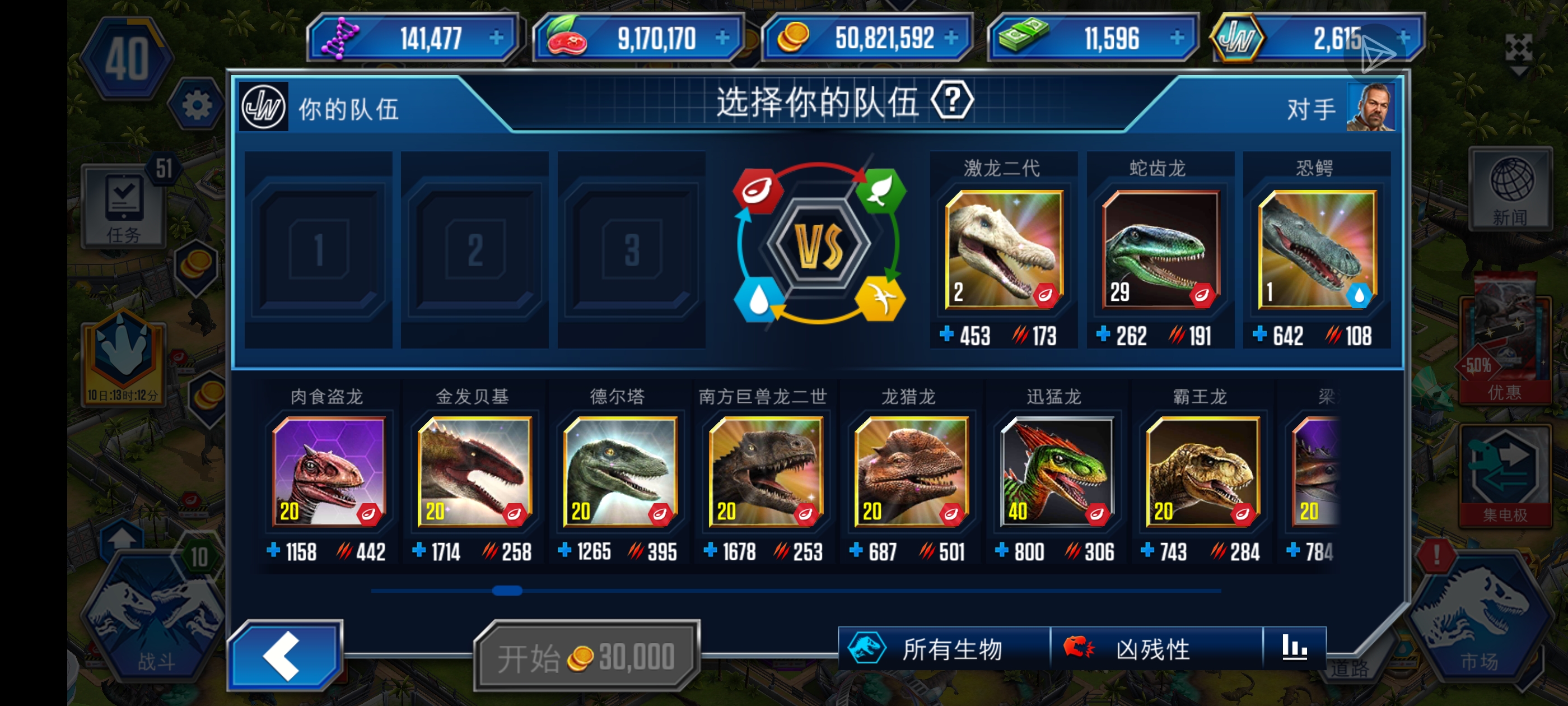This screenshot has height=706, width=1568.
Task: Add more coins with the plus button
Action: pyautogui.click(x=951, y=38)
